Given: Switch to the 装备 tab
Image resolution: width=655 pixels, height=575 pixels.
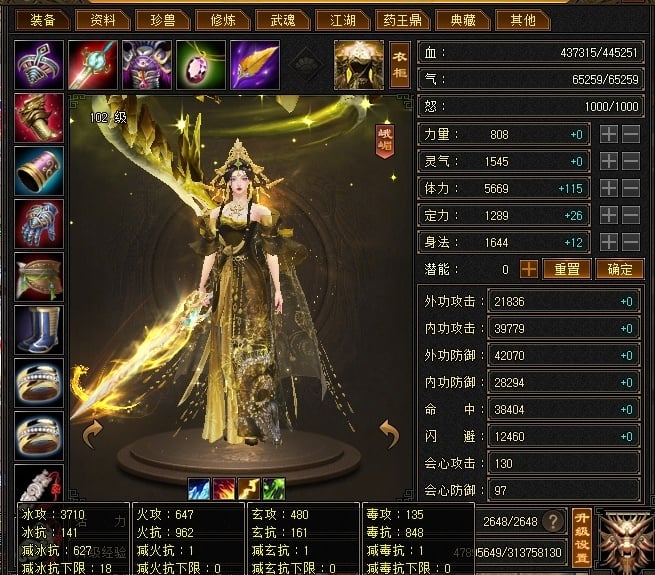Looking at the screenshot, I should point(42,19).
